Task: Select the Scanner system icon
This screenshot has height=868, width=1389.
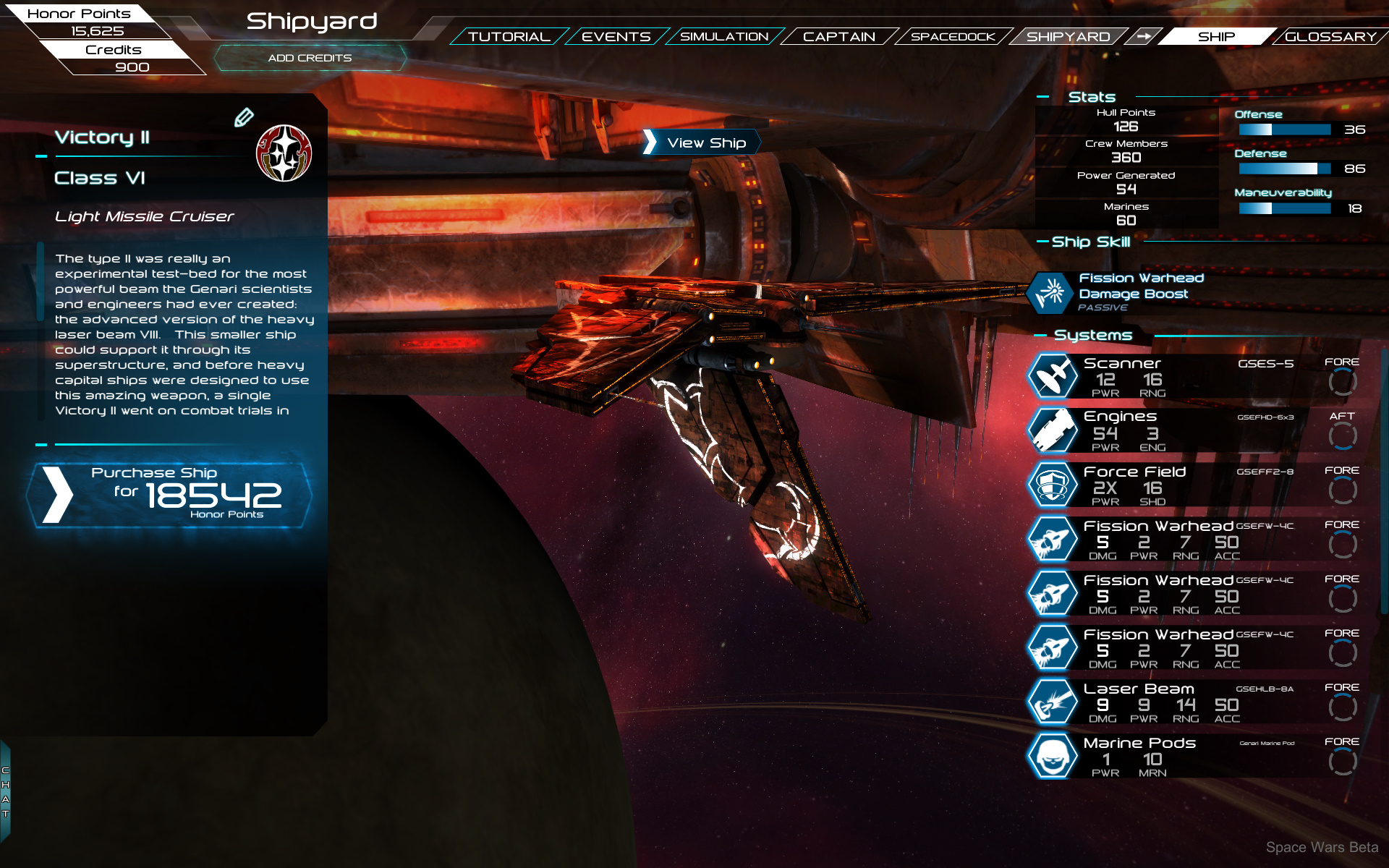Action: (x=1053, y=377)
